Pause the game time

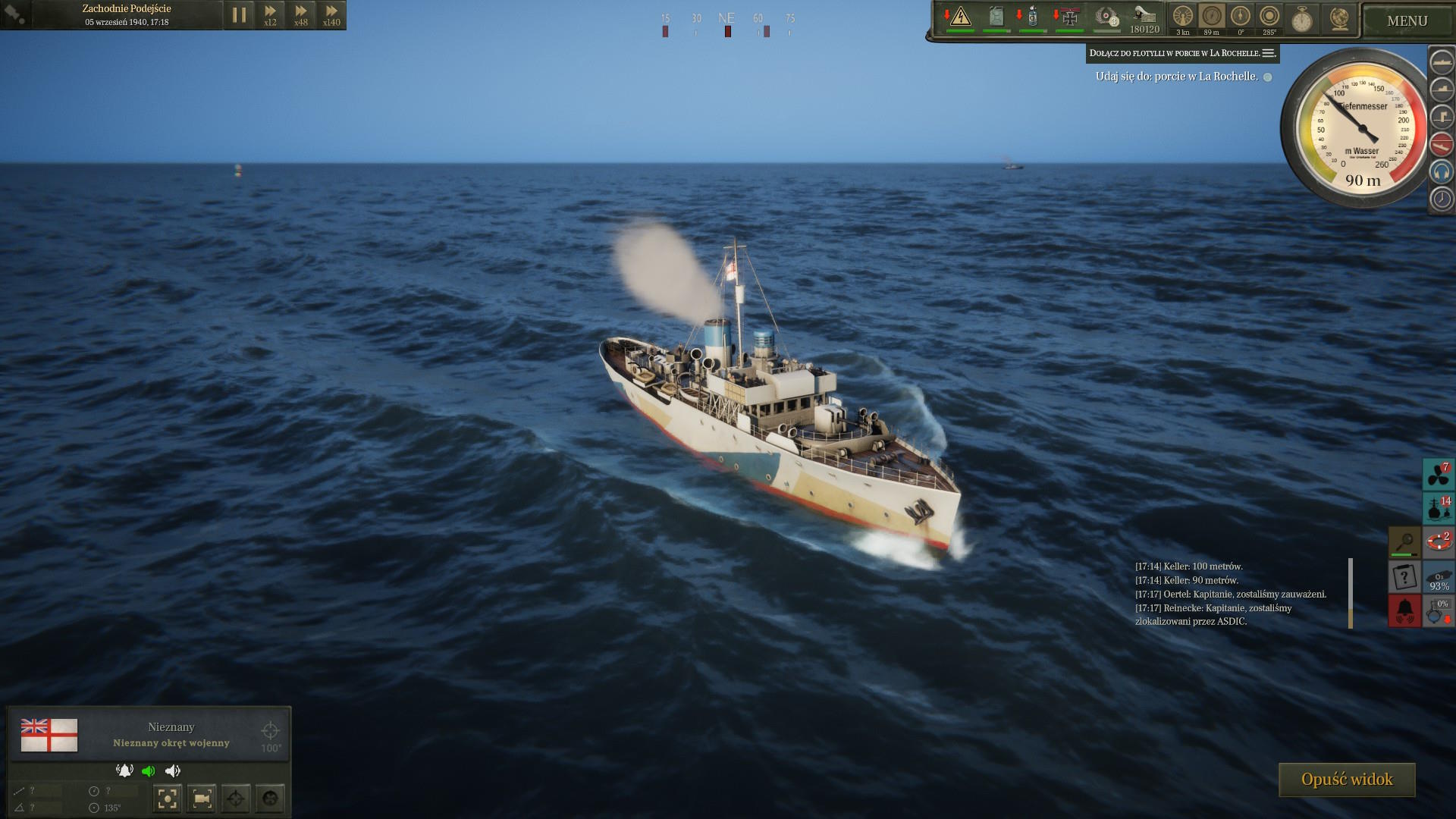click(239, 14)
